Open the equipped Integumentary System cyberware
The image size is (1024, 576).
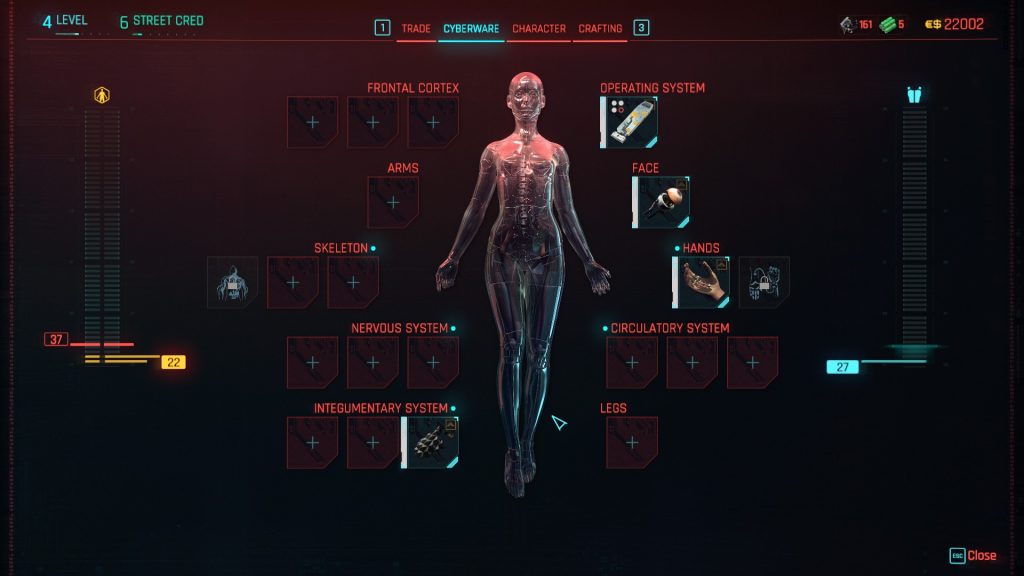pyautogui.click(x=433, y=443)
